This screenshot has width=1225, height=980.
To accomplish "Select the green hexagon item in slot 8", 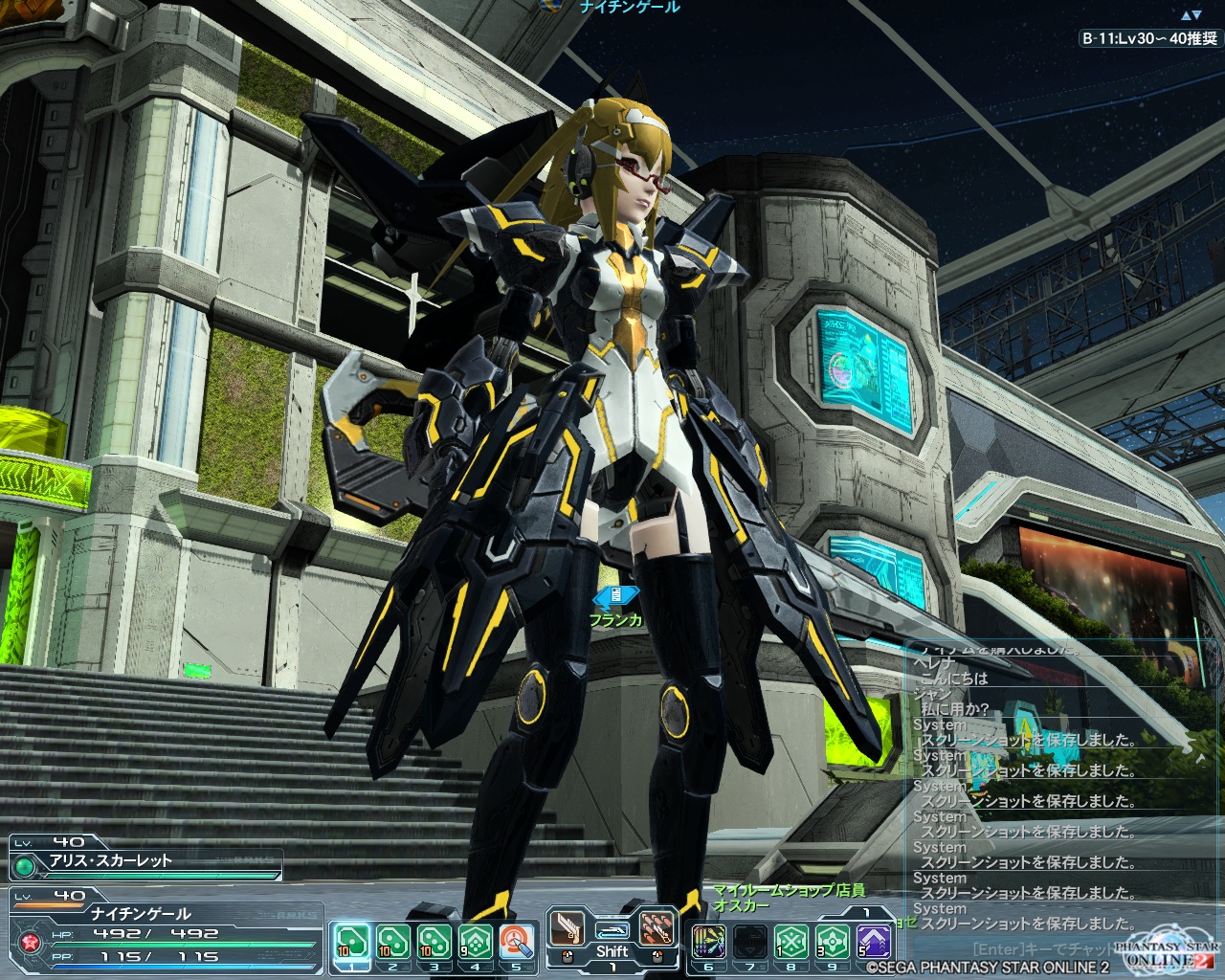I will click(791, 942).
